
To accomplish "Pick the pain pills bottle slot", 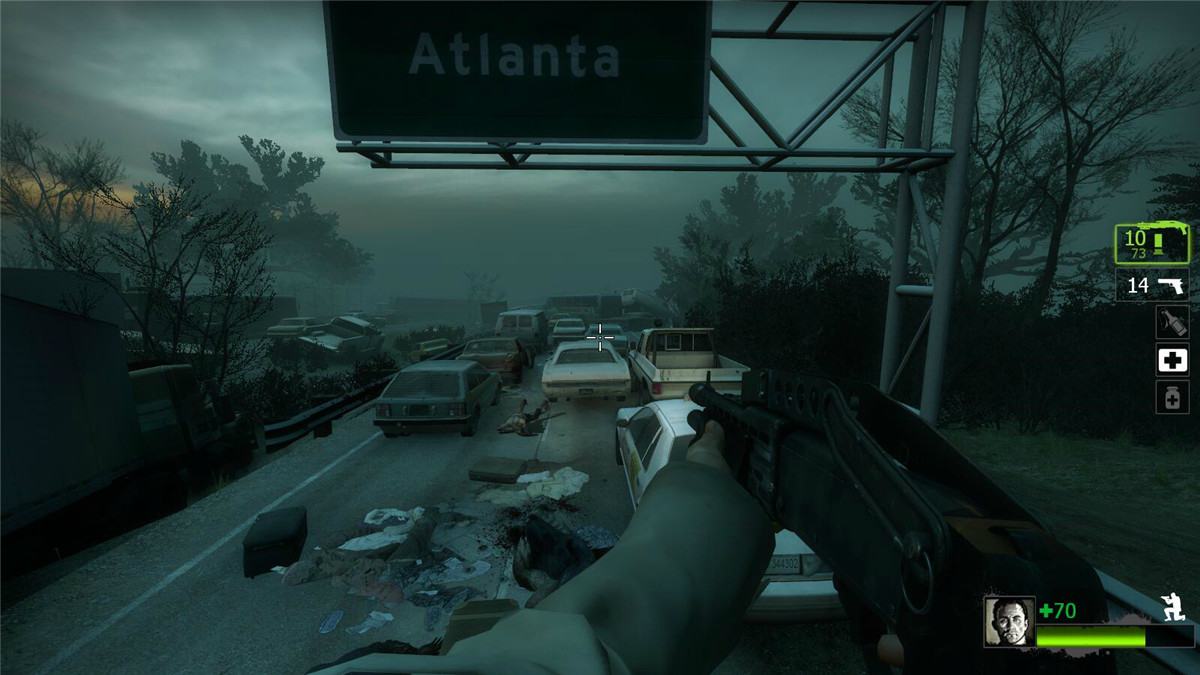I will tap(1172, 397).
